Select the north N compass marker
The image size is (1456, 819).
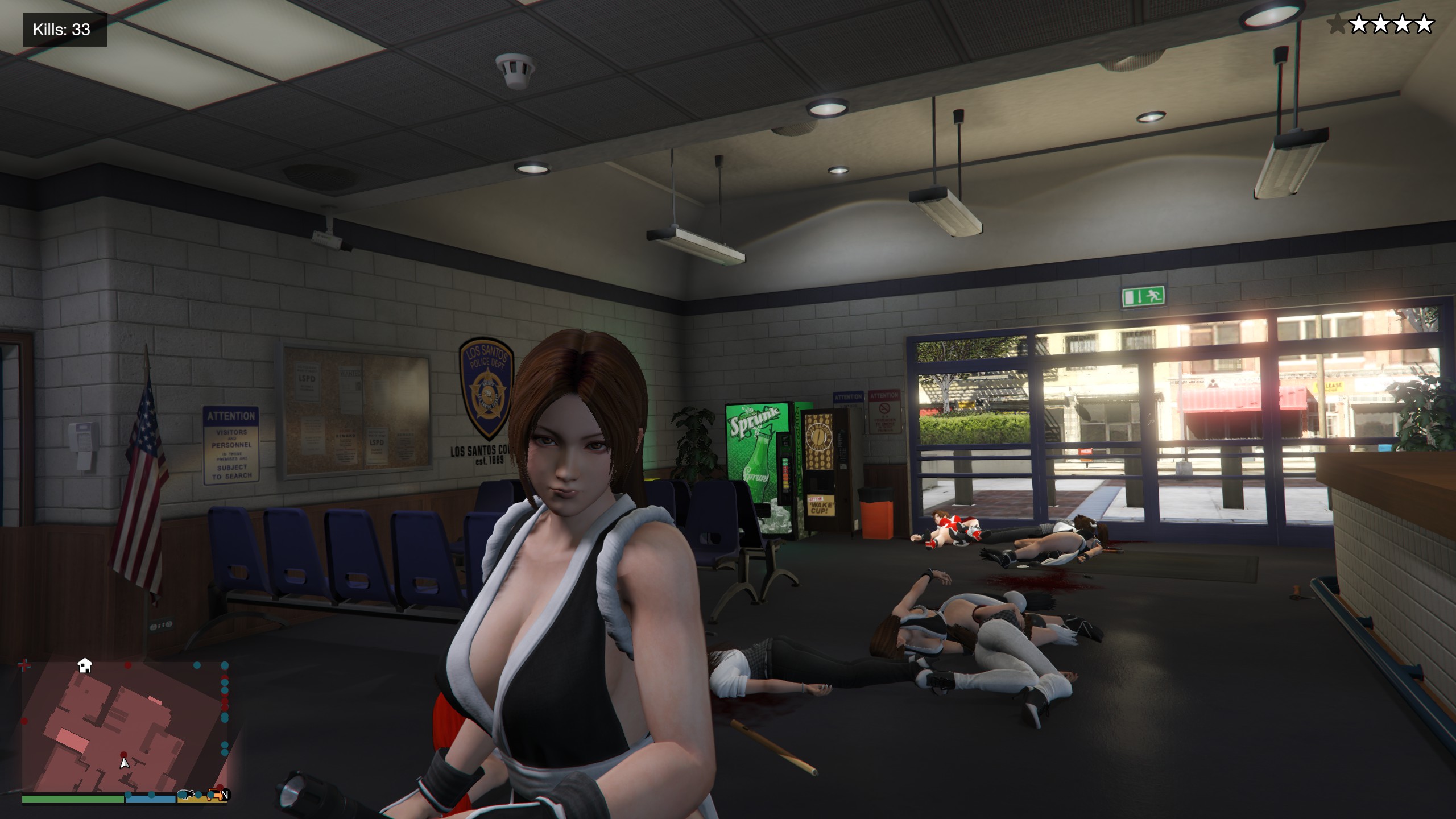(x=225, y=795)
